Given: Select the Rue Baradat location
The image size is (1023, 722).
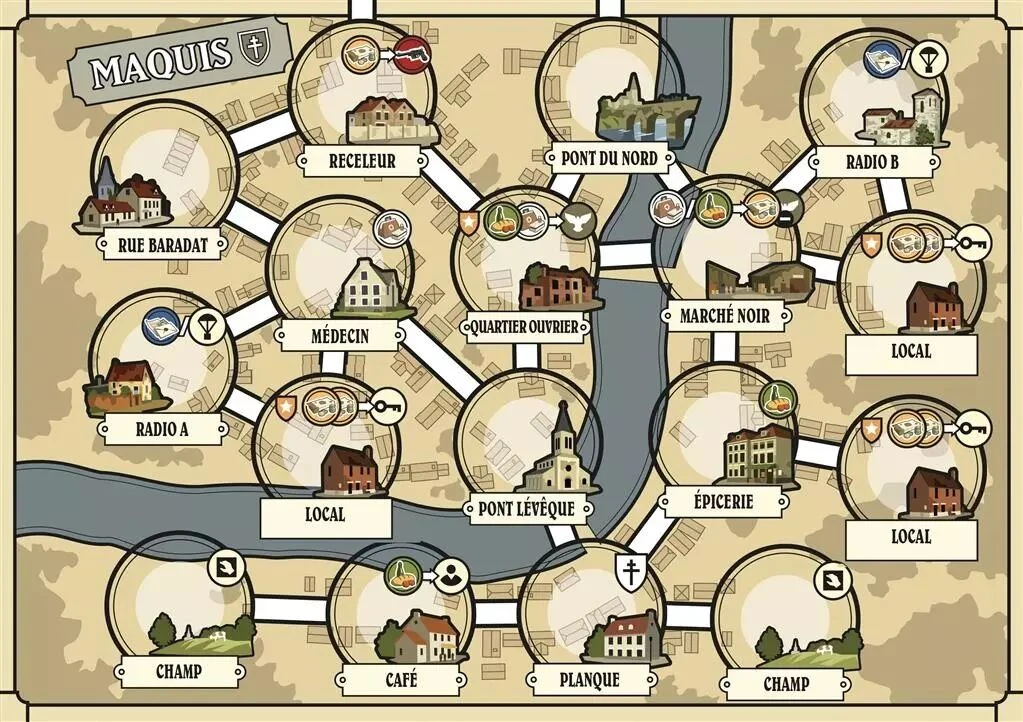Looking at the screenshot, I should click(168, 170).
